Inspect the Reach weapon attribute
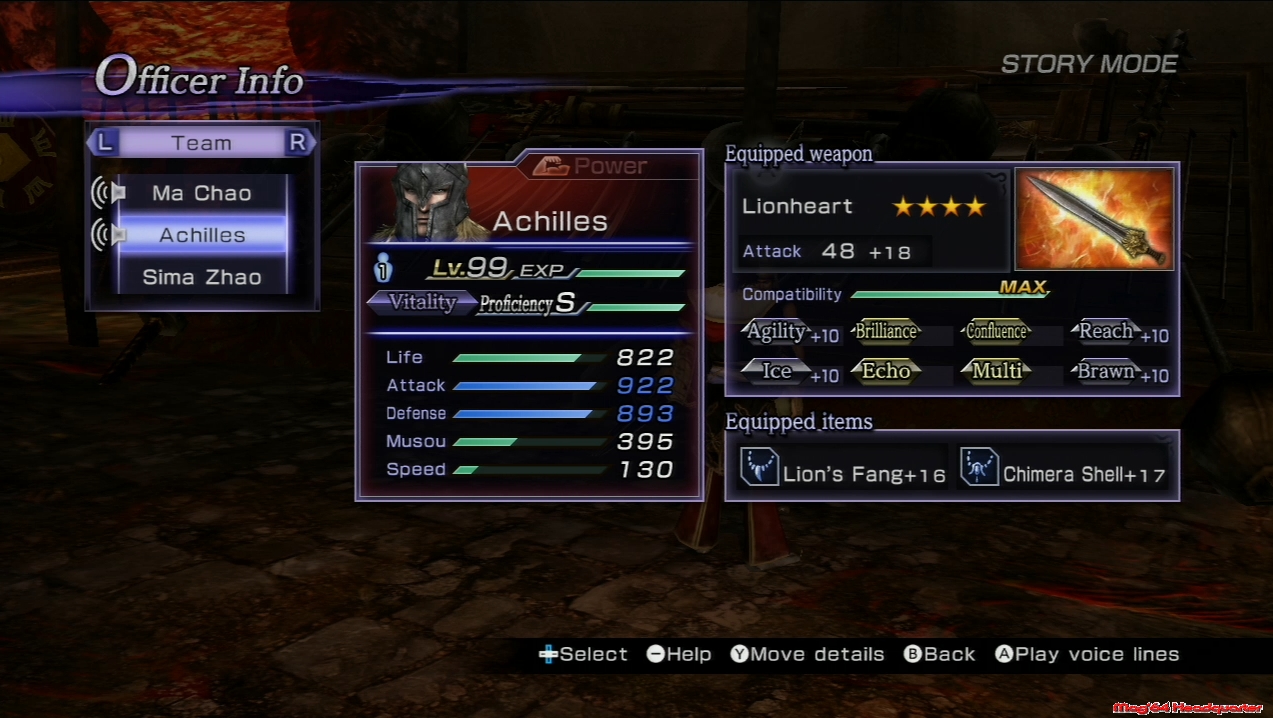This screenshot has width=1273, height=718. pos(1105,332)
